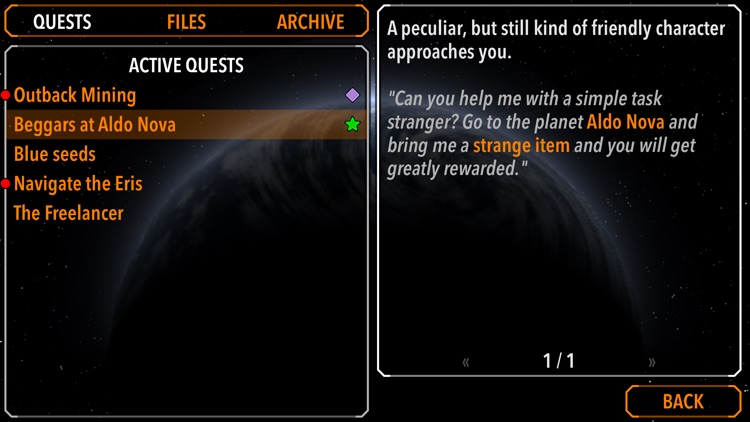Switch to the Quests tab
This screenshot has height=422, width=750.
pyautogui.click(x=62, y=22)
